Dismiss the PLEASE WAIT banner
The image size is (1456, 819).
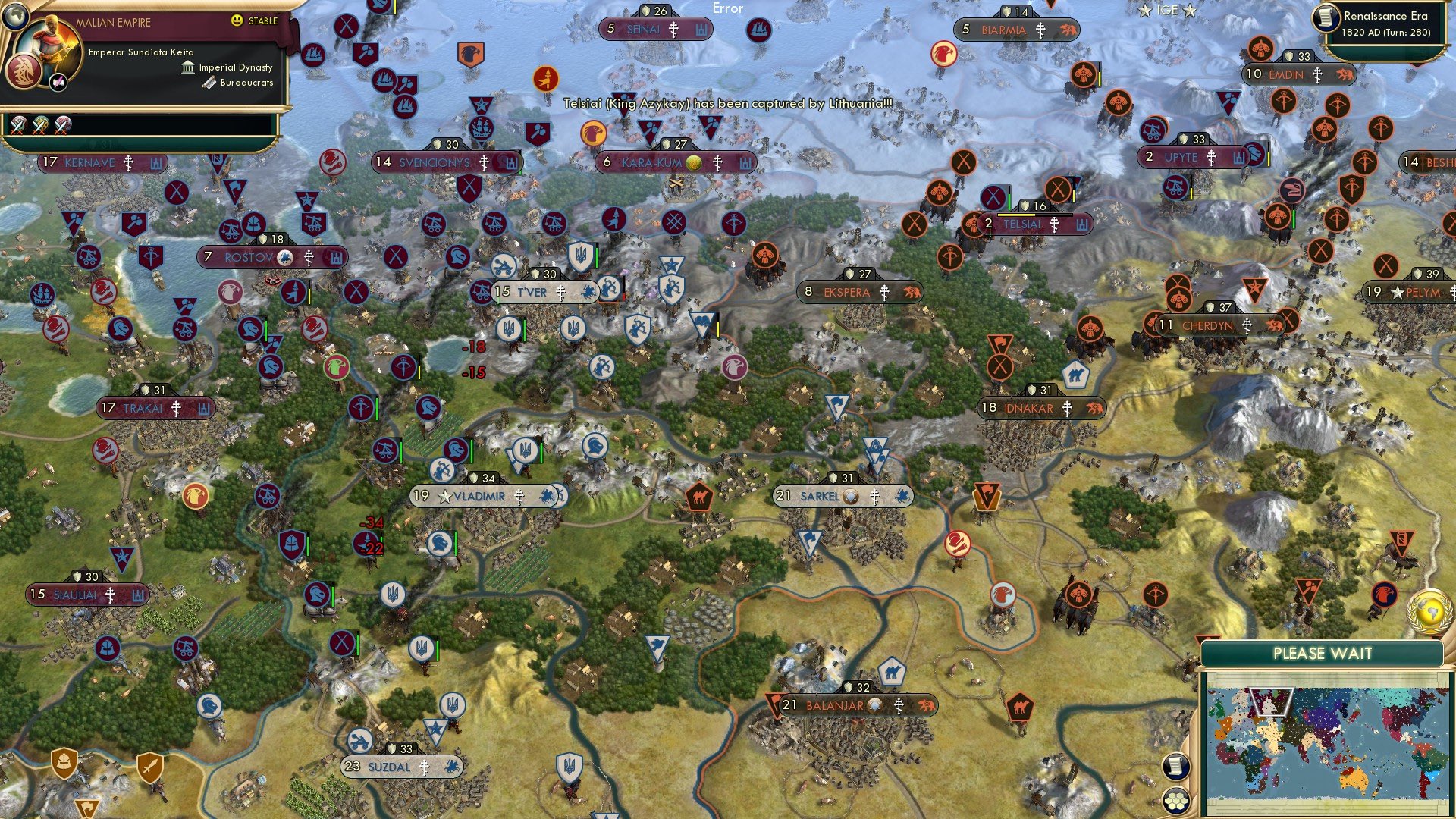coord(1323,652)
